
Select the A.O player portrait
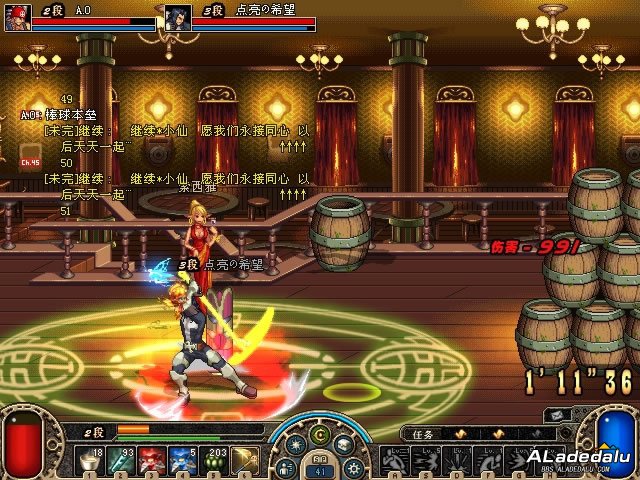tap(19, 18)
